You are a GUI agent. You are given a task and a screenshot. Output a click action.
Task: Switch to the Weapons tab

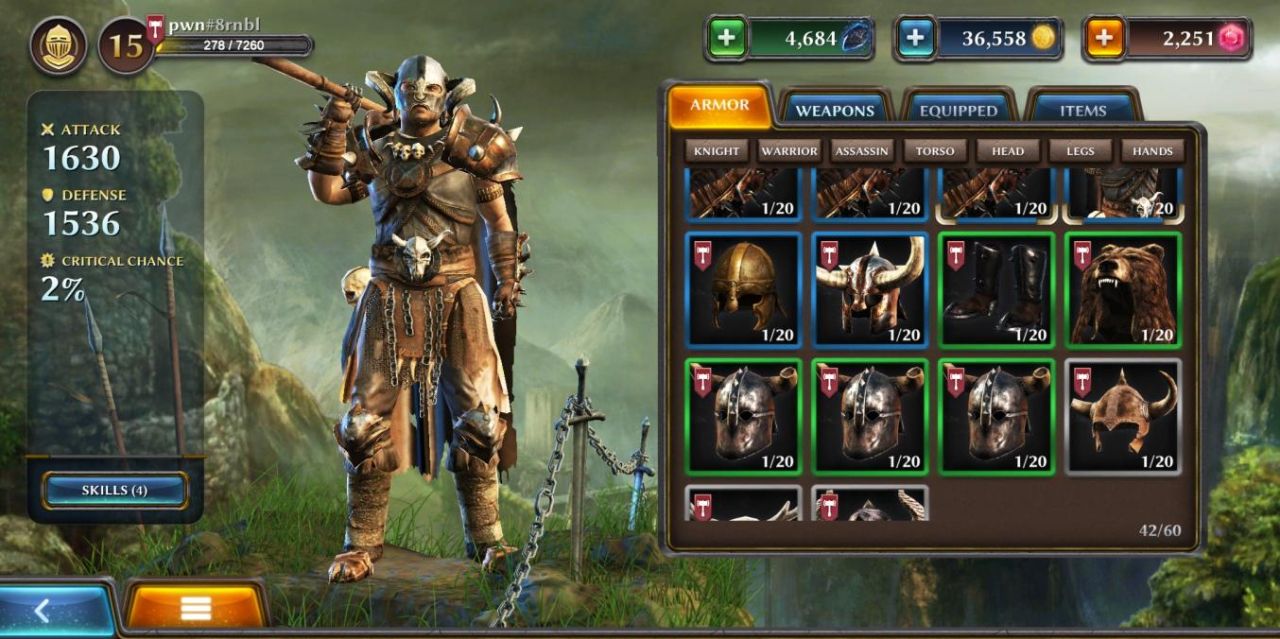pos(835,110)
